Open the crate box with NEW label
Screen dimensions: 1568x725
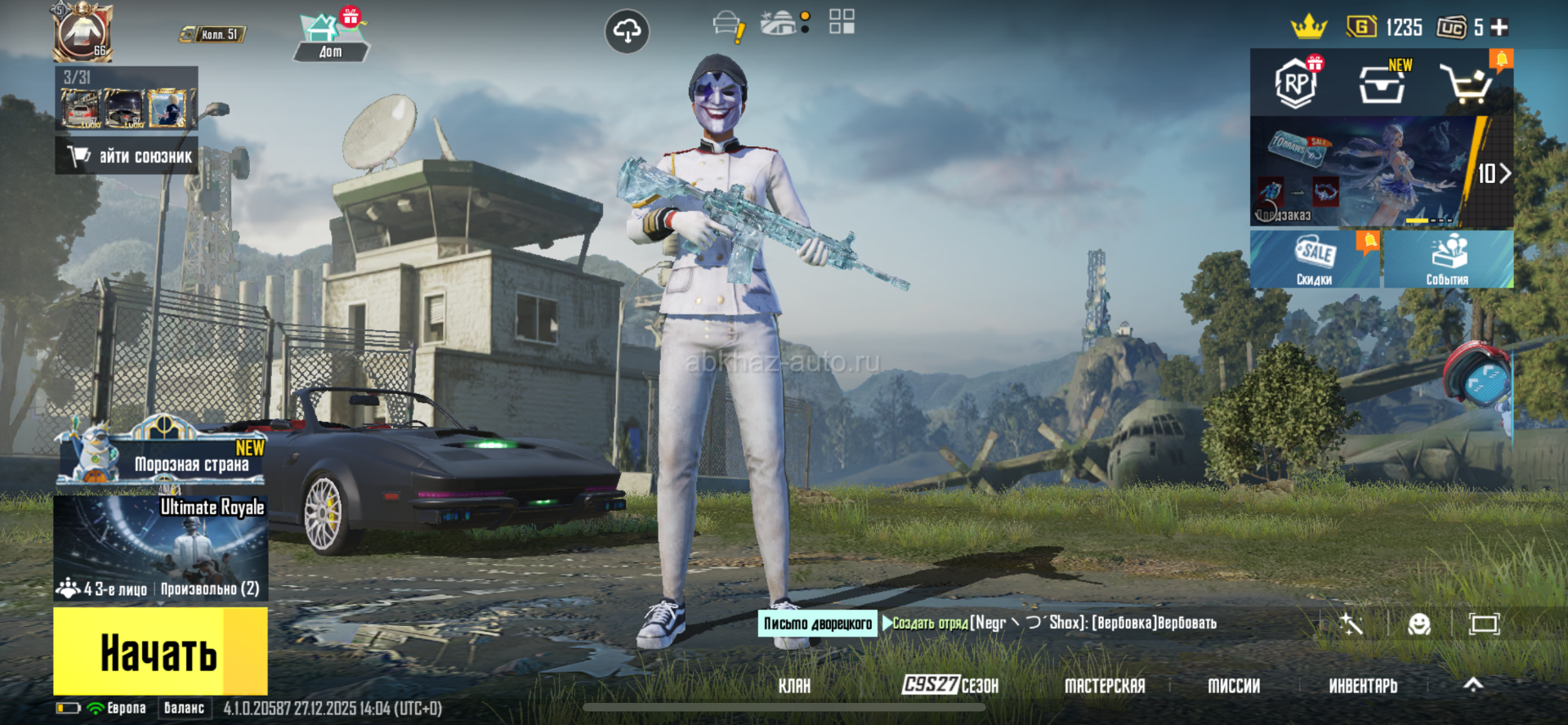(x=1383, y=83)
